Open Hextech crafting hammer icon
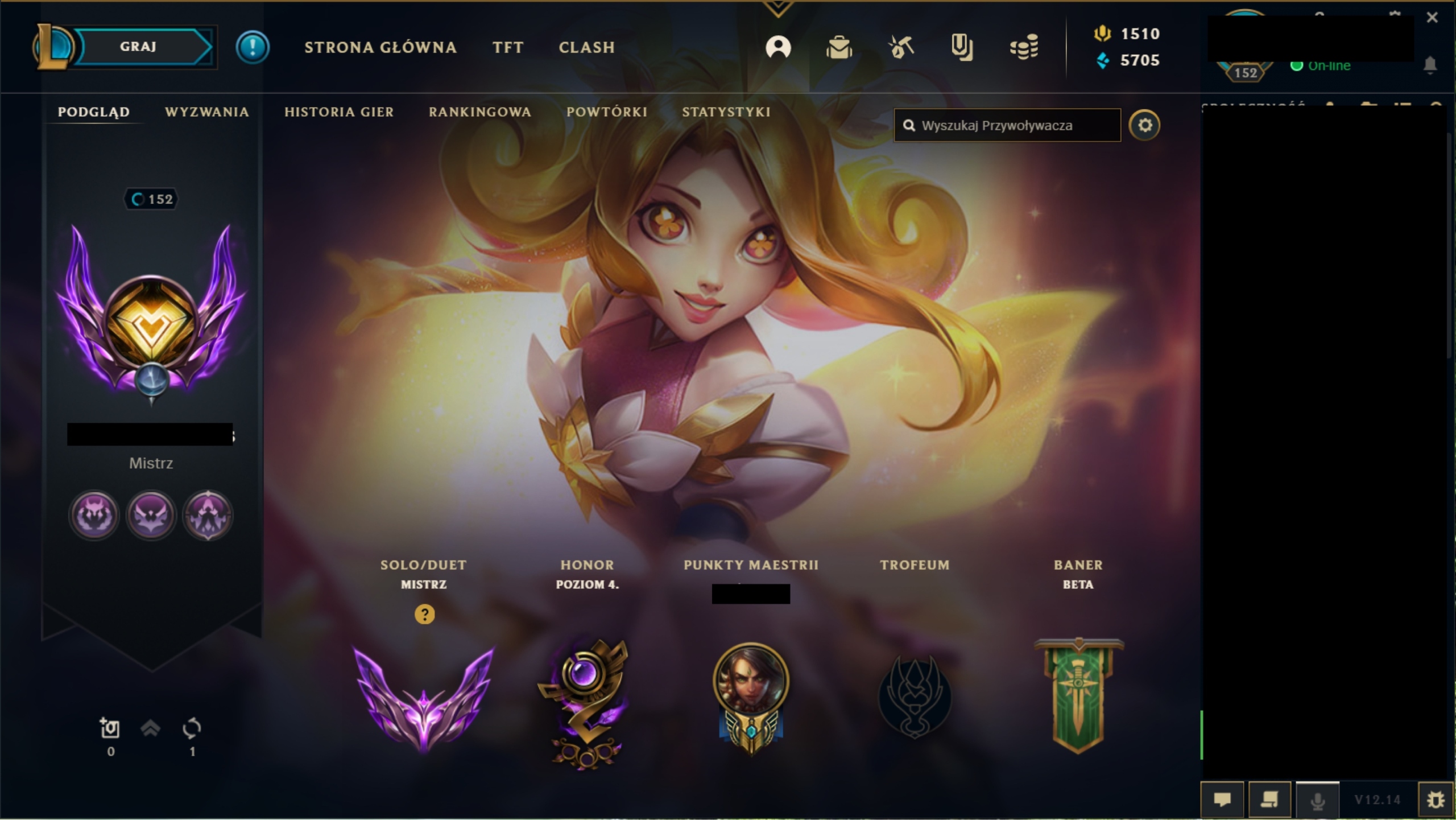Screen dimensions: 1456x820 point(901,48)
